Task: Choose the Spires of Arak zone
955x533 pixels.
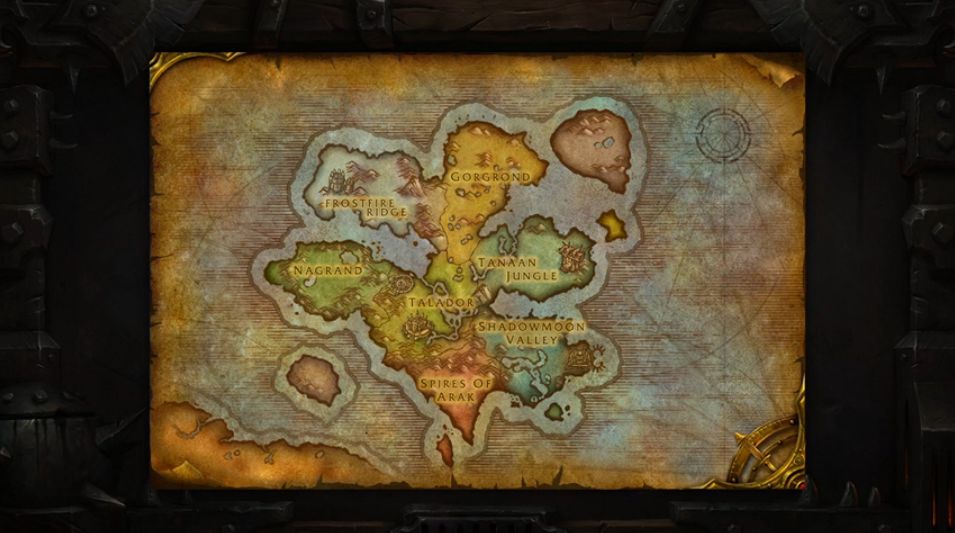Action: click(455, 388)
